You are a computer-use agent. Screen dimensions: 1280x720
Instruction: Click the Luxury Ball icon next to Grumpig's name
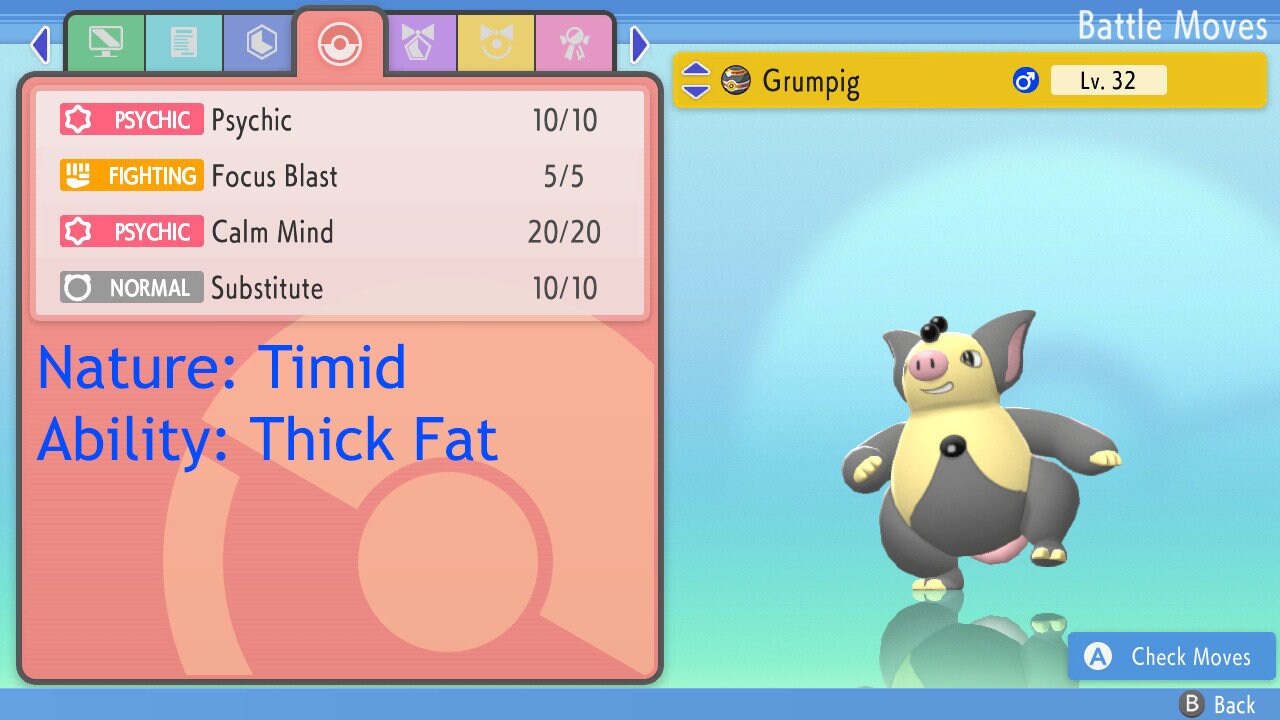[x=737, y=81]
